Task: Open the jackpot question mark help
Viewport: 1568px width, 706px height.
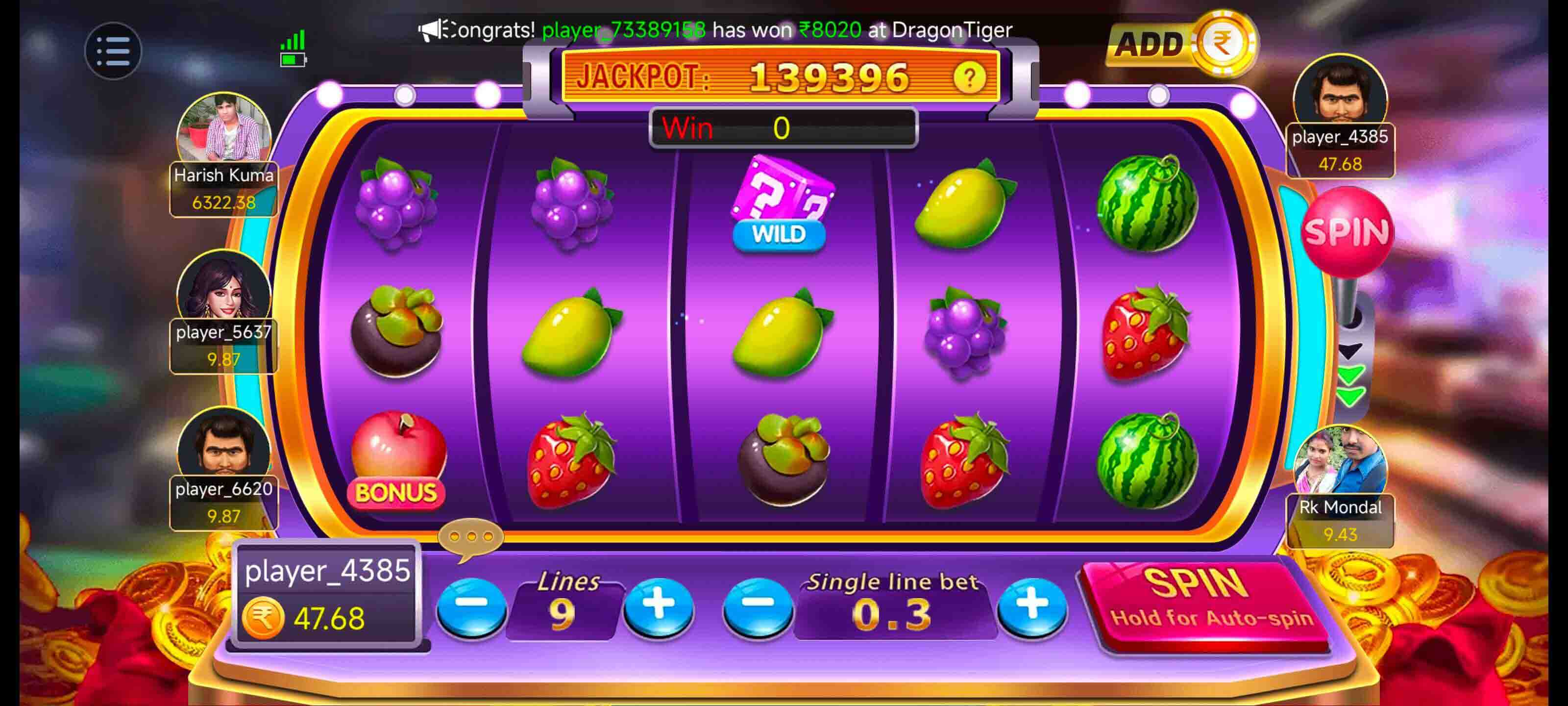Action: (x=968, y=77)
